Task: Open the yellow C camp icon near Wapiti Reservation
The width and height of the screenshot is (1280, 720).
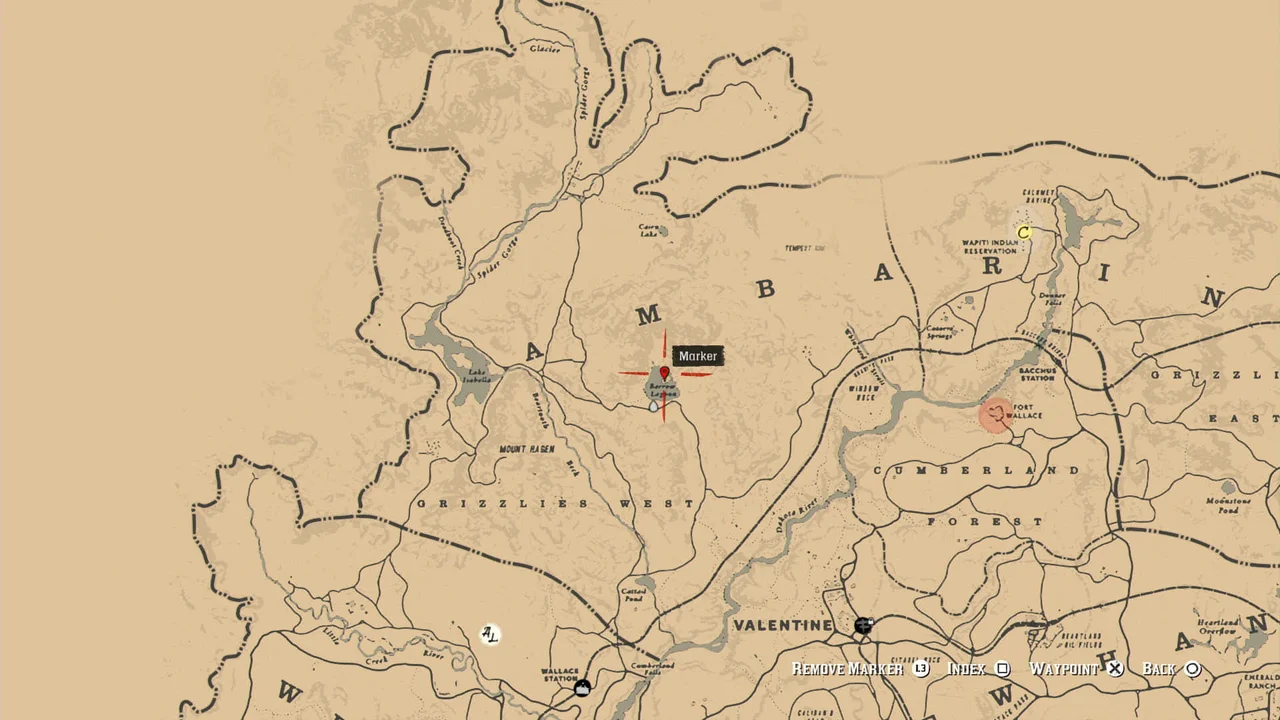Action: (x=1024, y=232)
